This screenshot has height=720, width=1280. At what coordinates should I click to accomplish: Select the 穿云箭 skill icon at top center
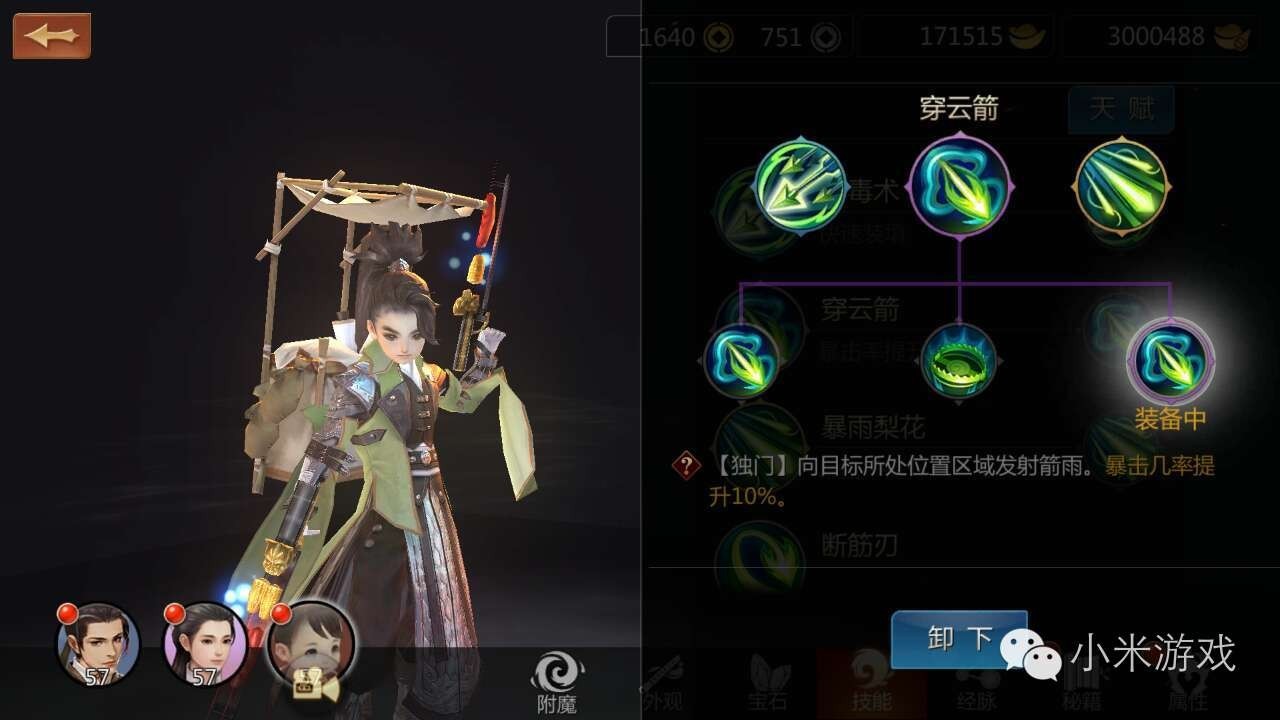pos(960,188)
